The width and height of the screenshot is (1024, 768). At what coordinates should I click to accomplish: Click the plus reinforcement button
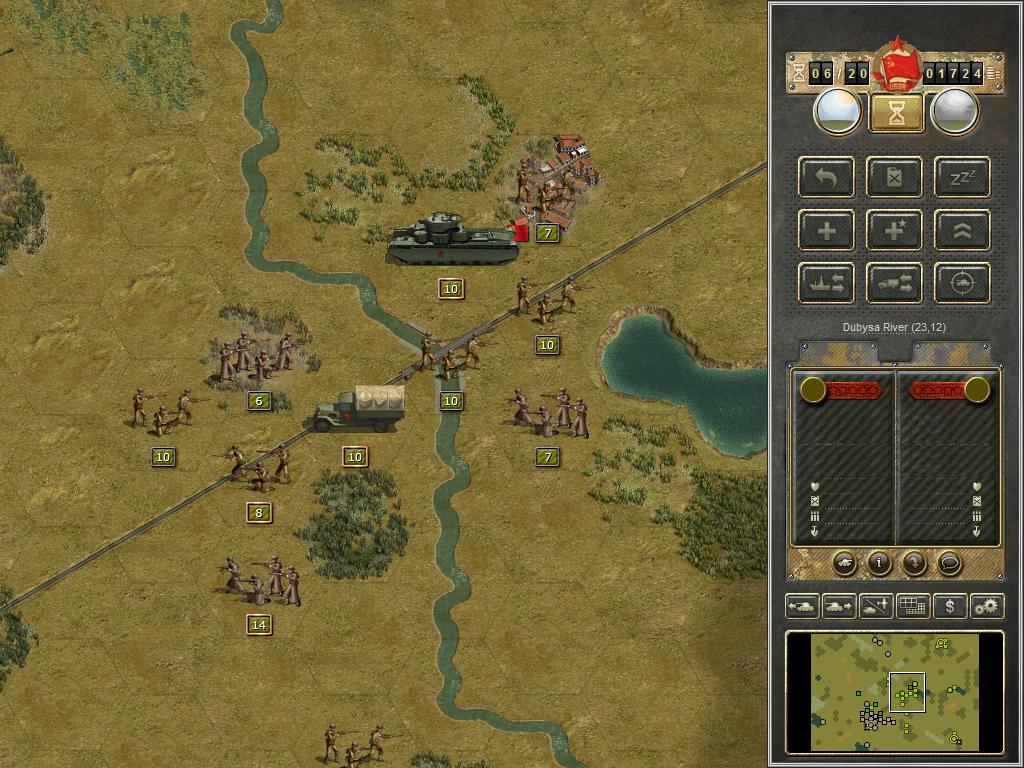[x=827, y=231]
